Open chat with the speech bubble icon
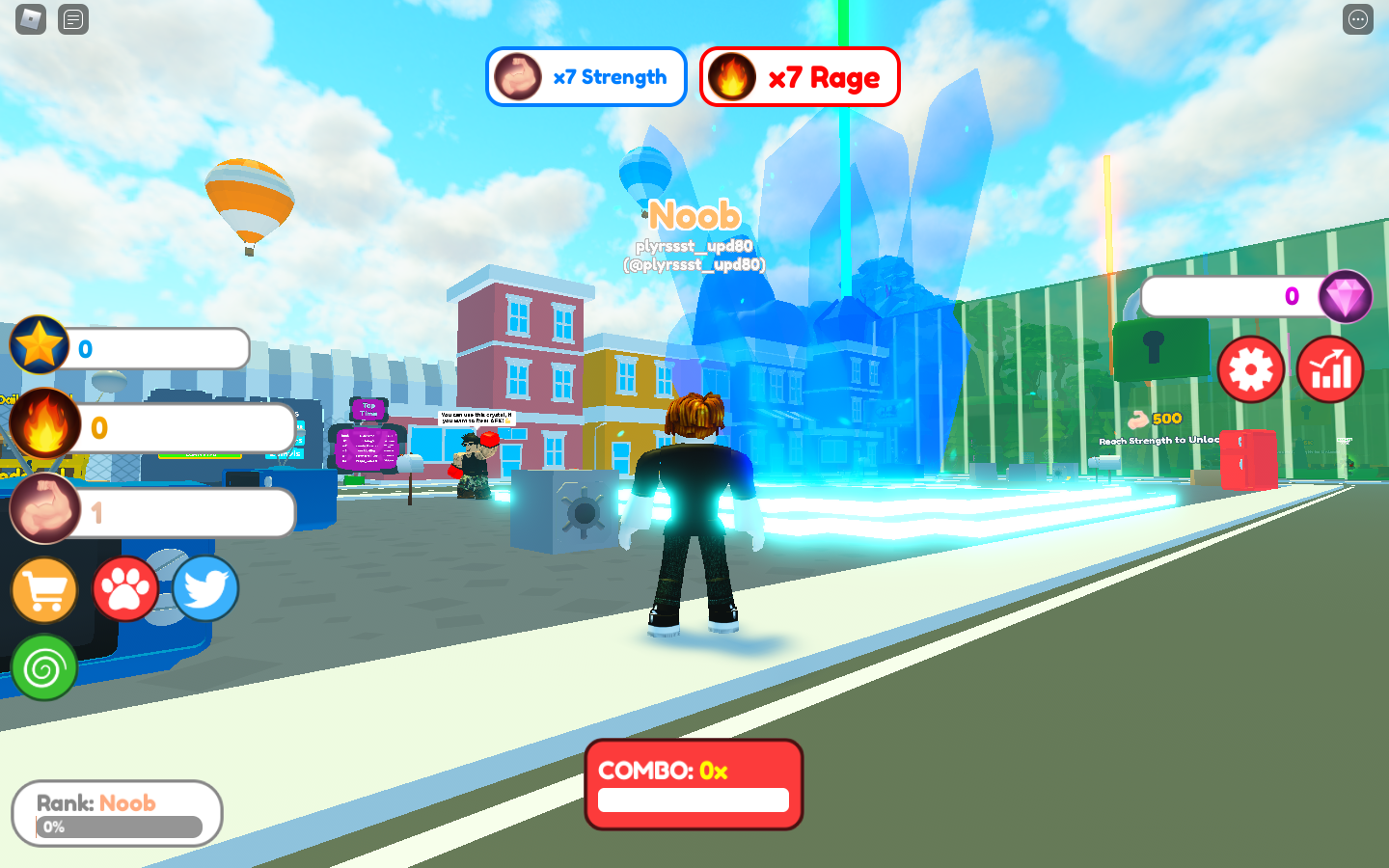The height and width of the screenshot is (868, 1389). coord(73,19)
